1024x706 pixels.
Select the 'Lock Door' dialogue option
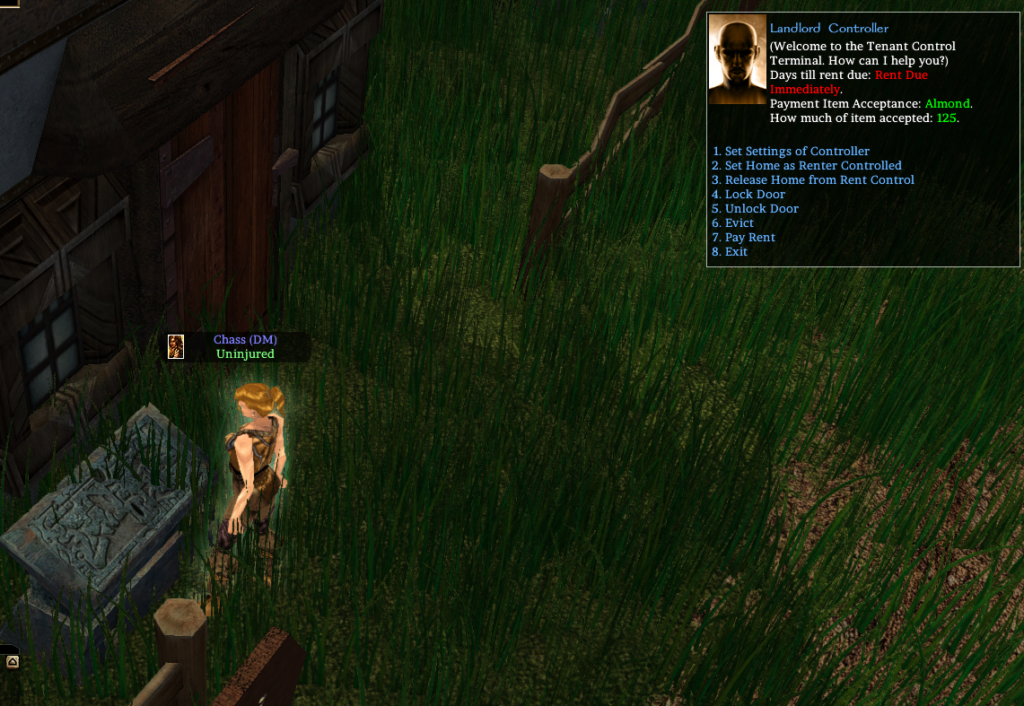754,194
